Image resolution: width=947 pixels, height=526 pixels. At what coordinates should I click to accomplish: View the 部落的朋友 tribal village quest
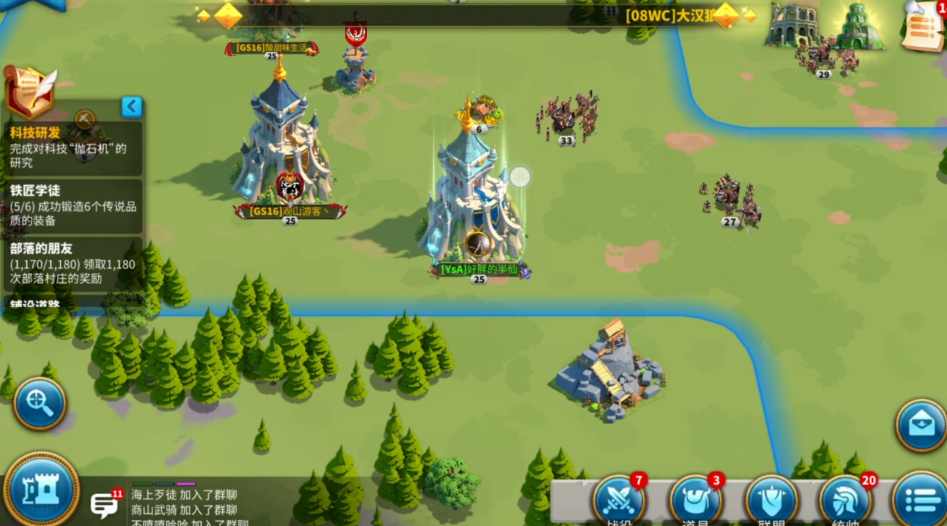click(x=72, y=264)
